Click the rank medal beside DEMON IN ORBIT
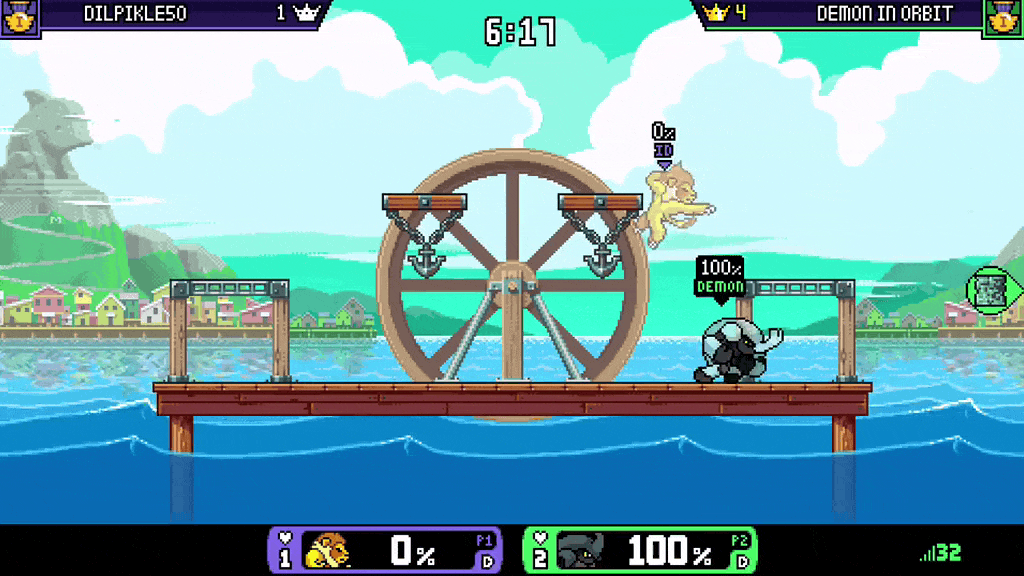The width and height of the screenshot is (1024, 576). [1003, 17]
